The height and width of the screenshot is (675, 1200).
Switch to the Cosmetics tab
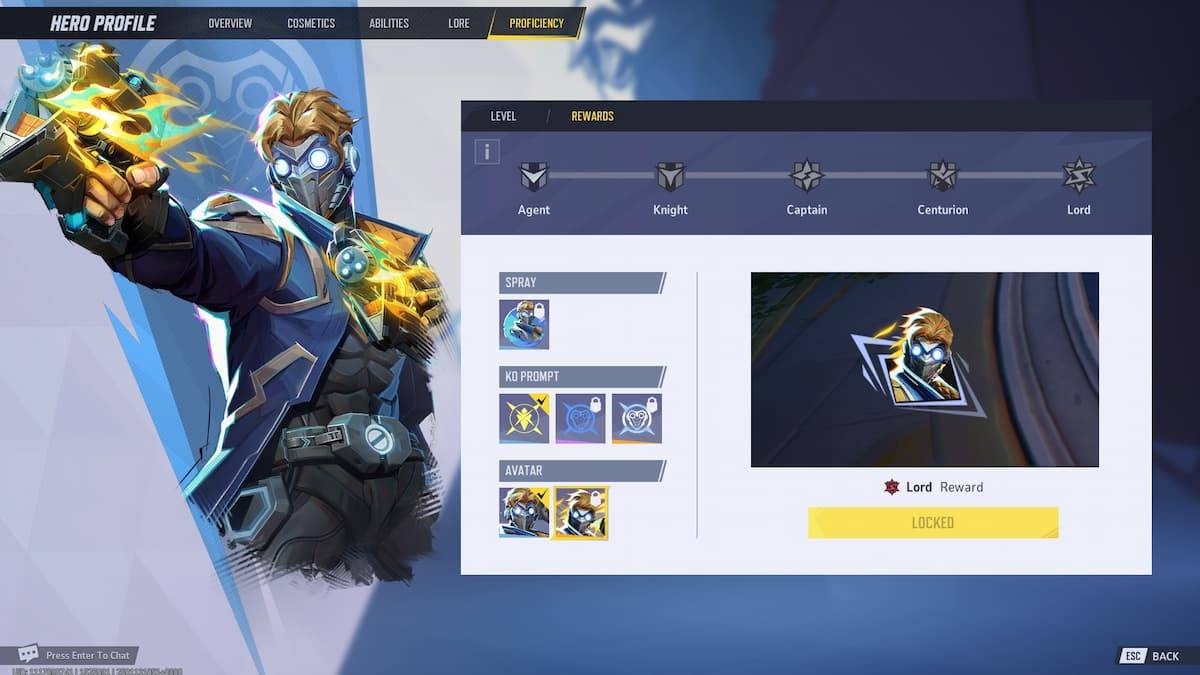click(311, 23)
